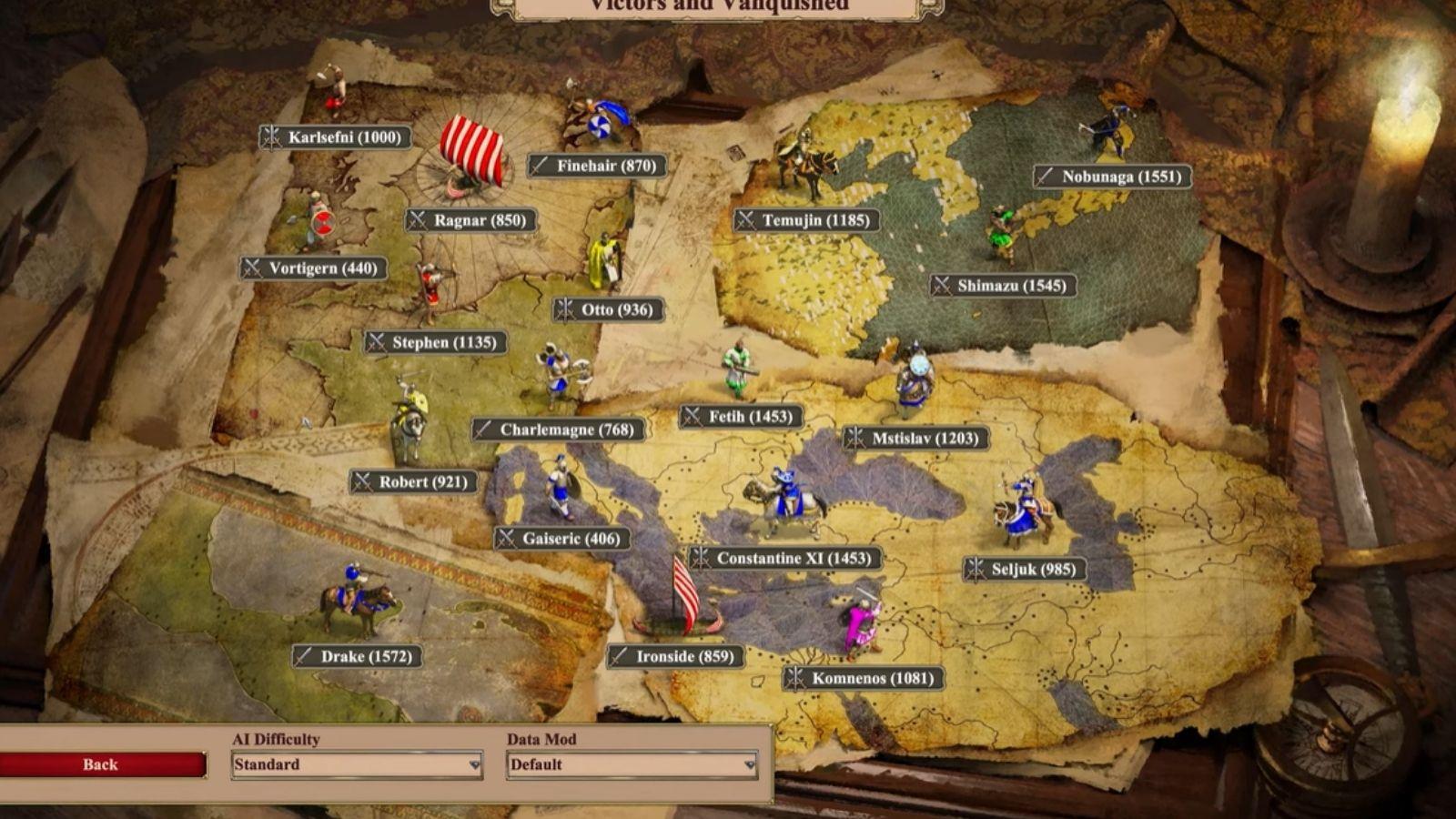Select the Finehair (870) campaign
Screen dimensions: 1456x819
point(596,167)
